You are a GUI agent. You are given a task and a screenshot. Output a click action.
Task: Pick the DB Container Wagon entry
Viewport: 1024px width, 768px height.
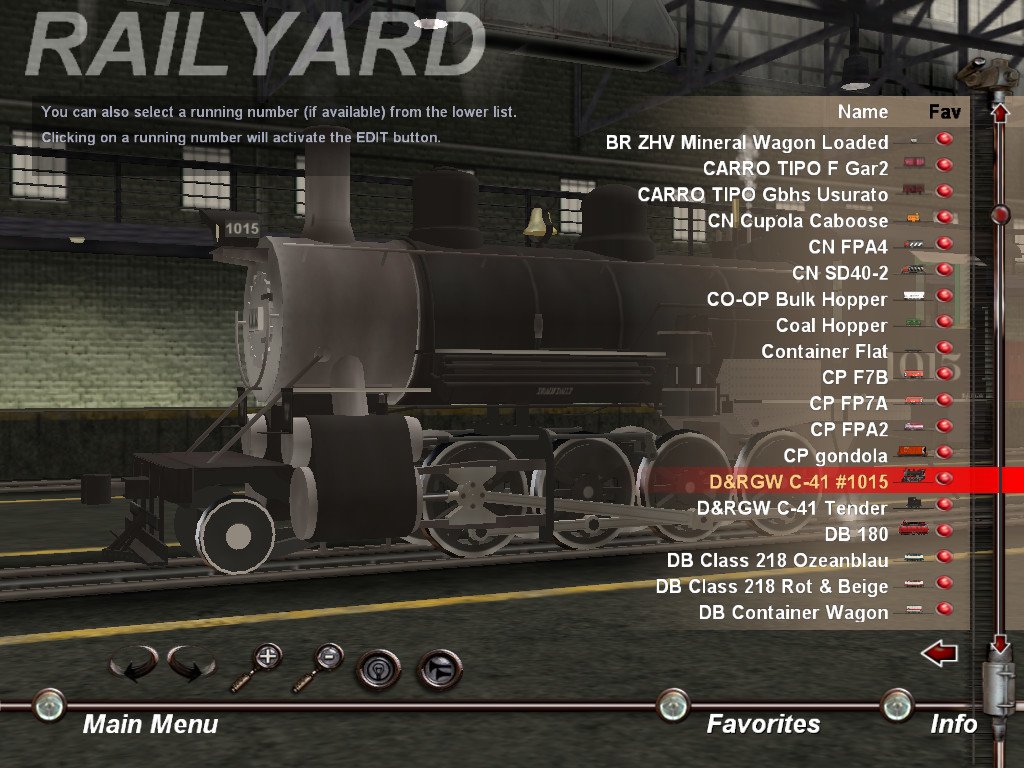[793, 612]
